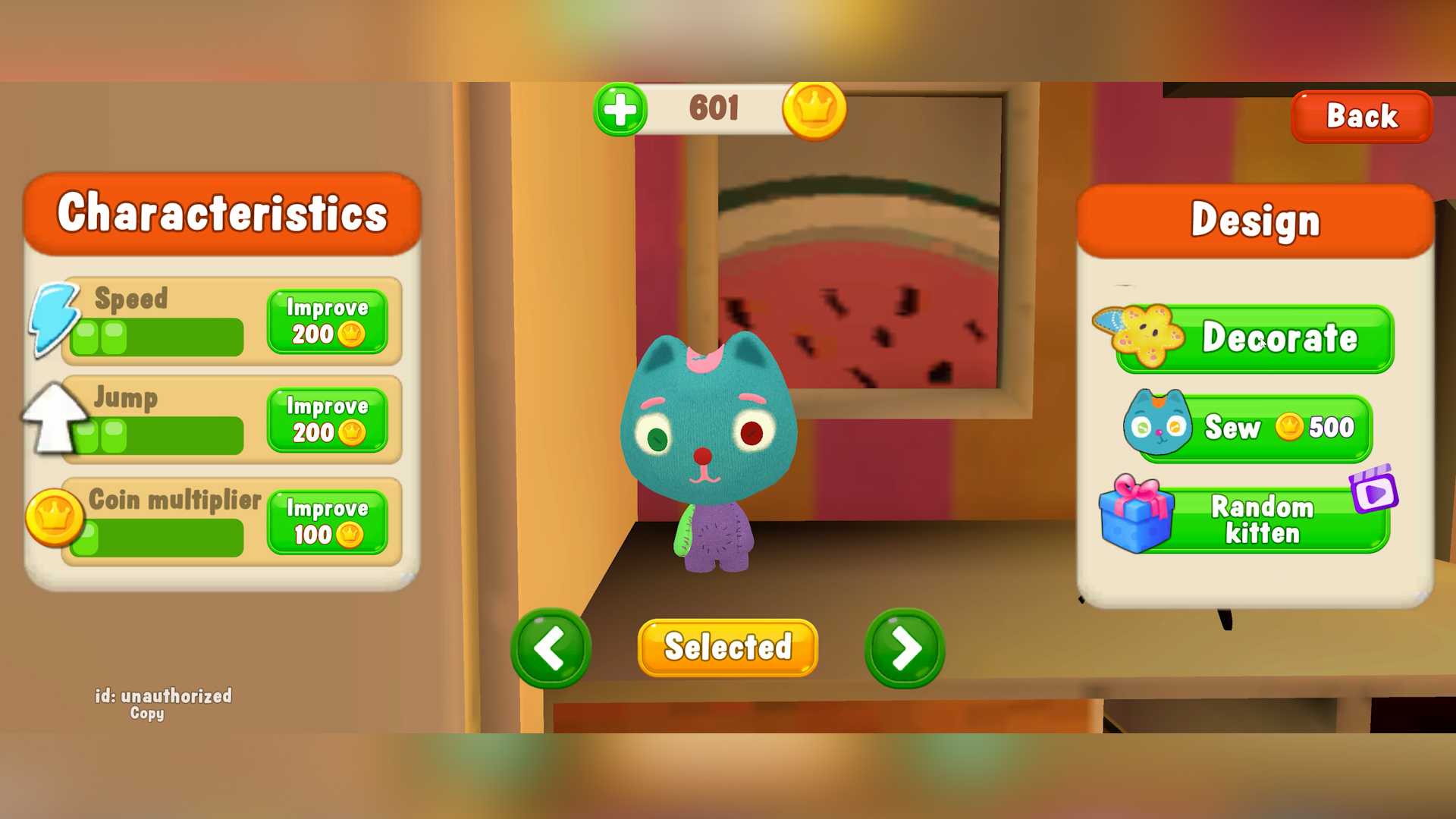Image resolution: width=1456 pixels, height=819 pixels.
Task: Improve Jump for 200 coins
Action: coord(328,420)
